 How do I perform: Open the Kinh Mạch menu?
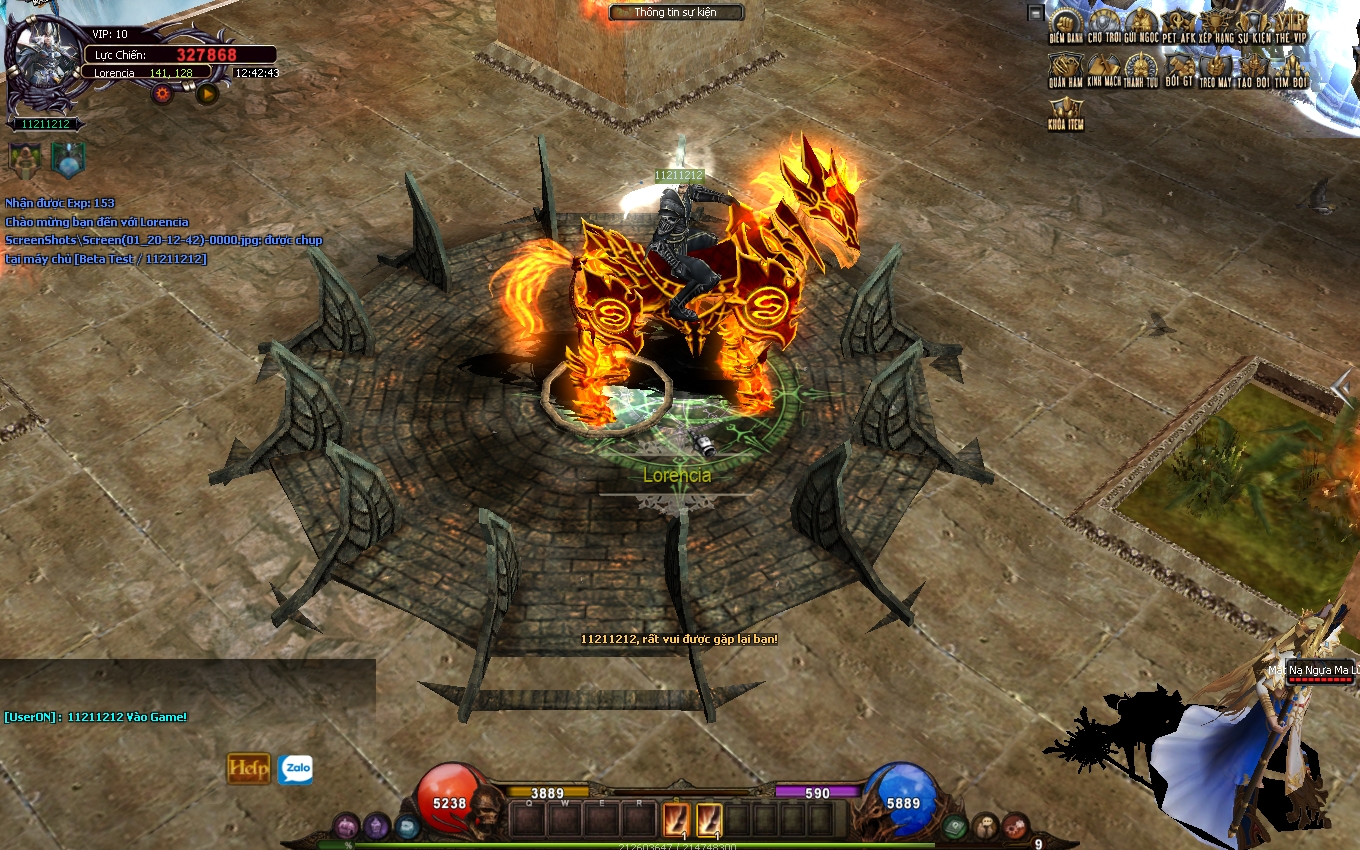(x=1103, y=68)
